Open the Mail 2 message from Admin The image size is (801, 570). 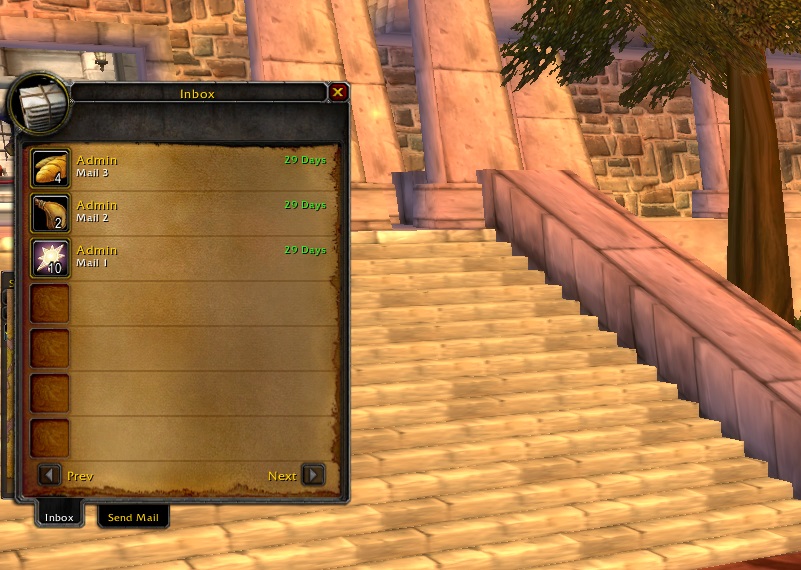tap(50, 213)
